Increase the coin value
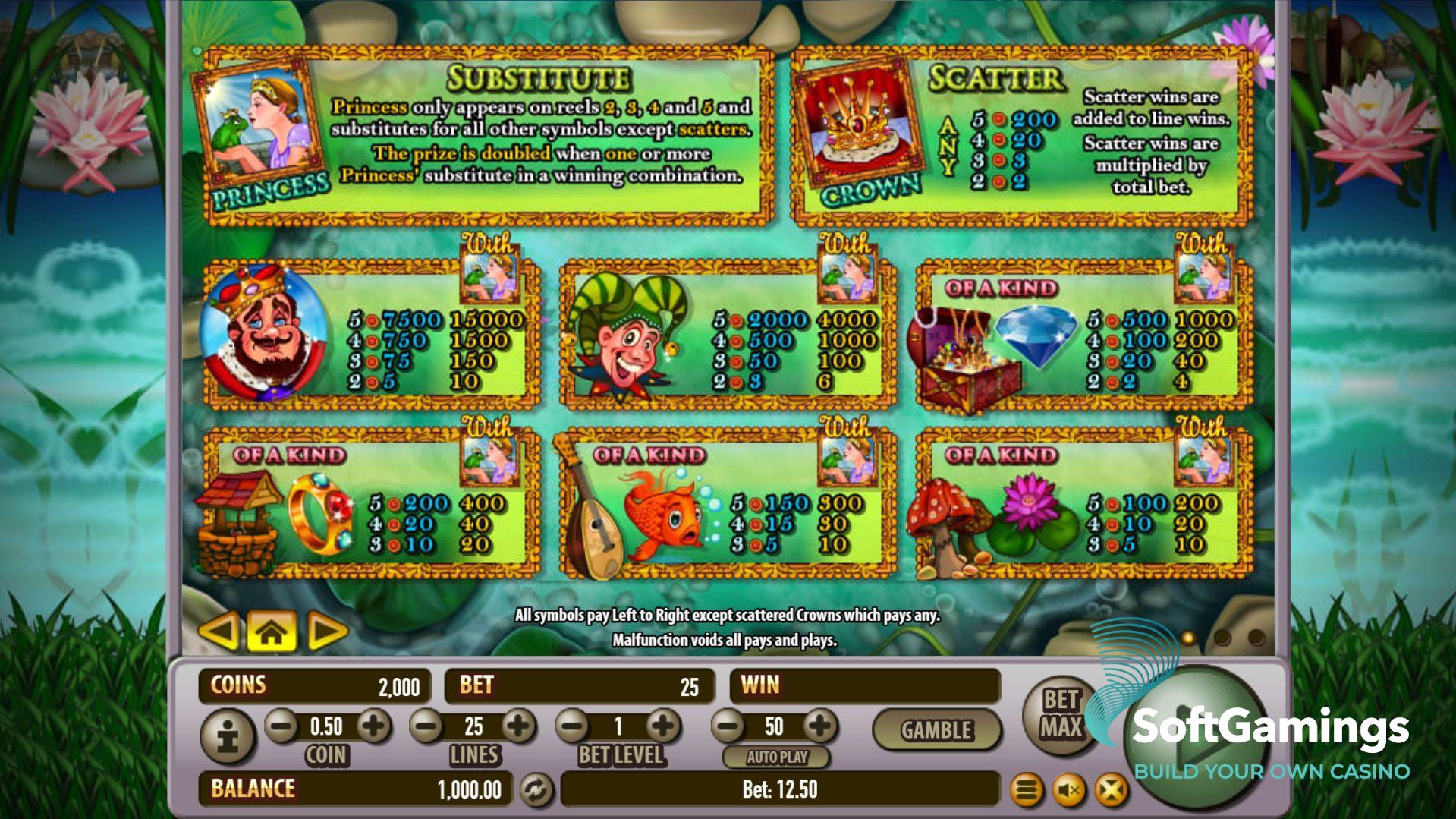 [373, 726]
